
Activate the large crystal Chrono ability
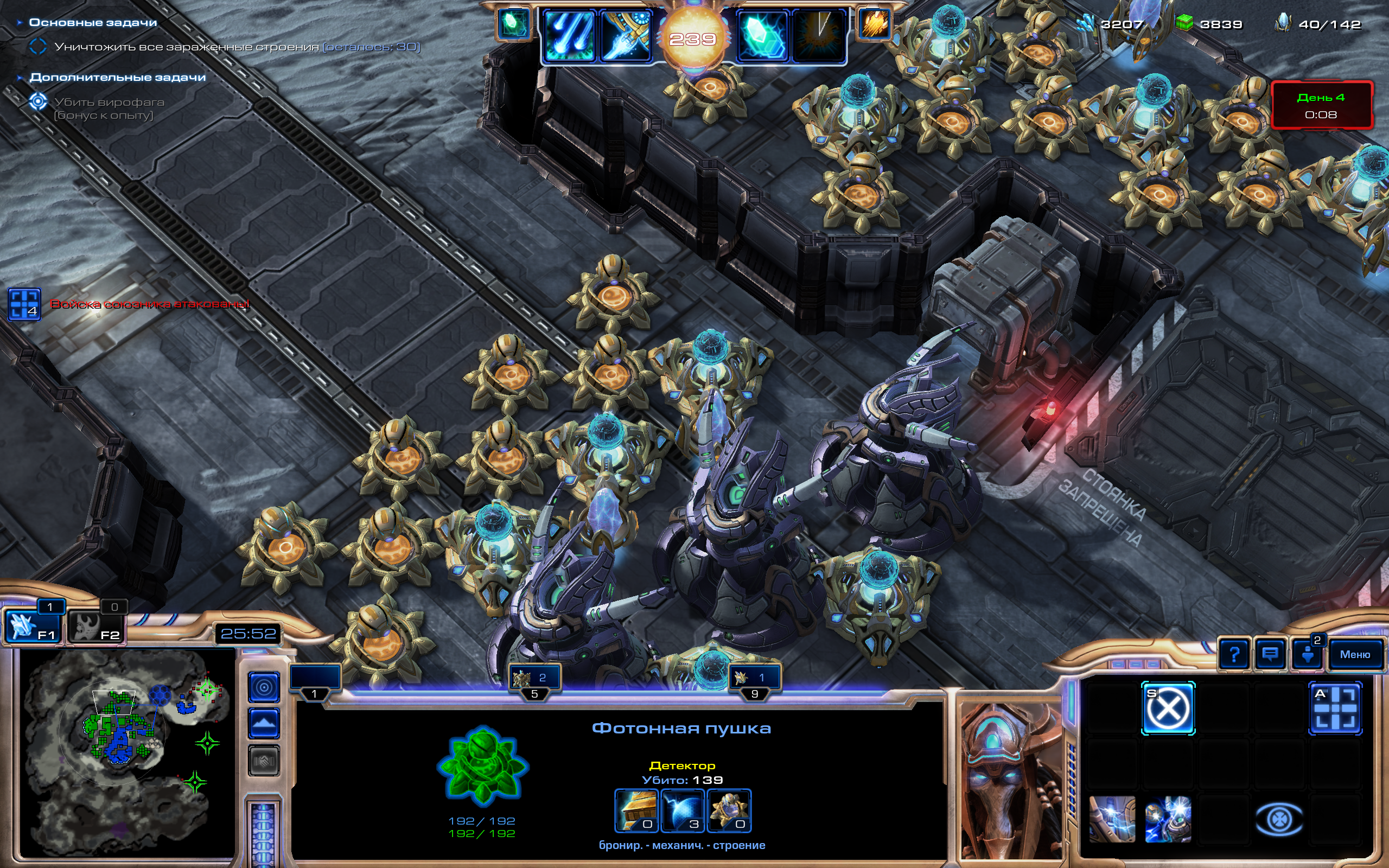pyautogui.click(x=762, y=36)
